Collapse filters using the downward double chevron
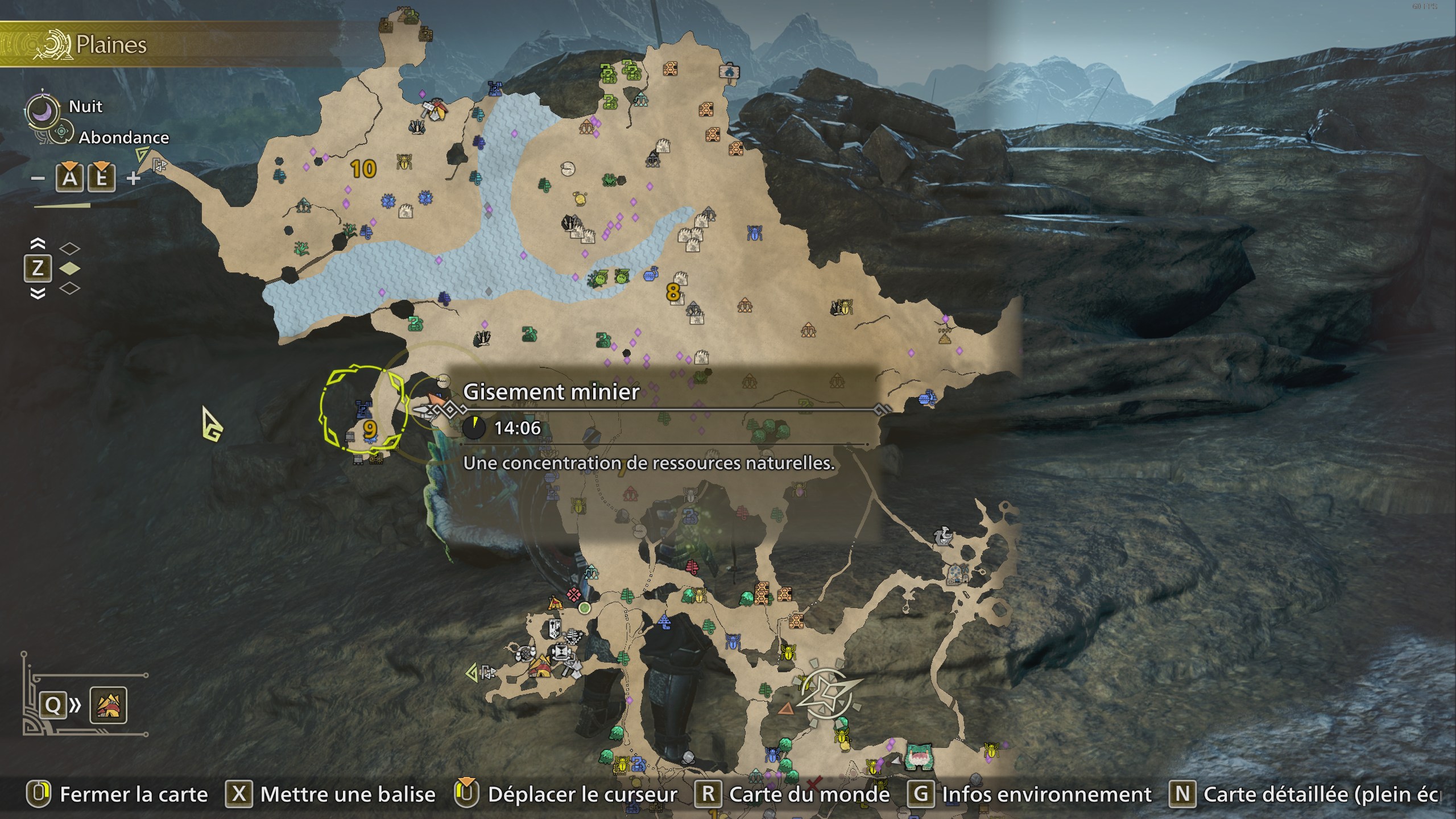Image resolution: width=1456 pixels, height=819 pixels. pos(38,292)
